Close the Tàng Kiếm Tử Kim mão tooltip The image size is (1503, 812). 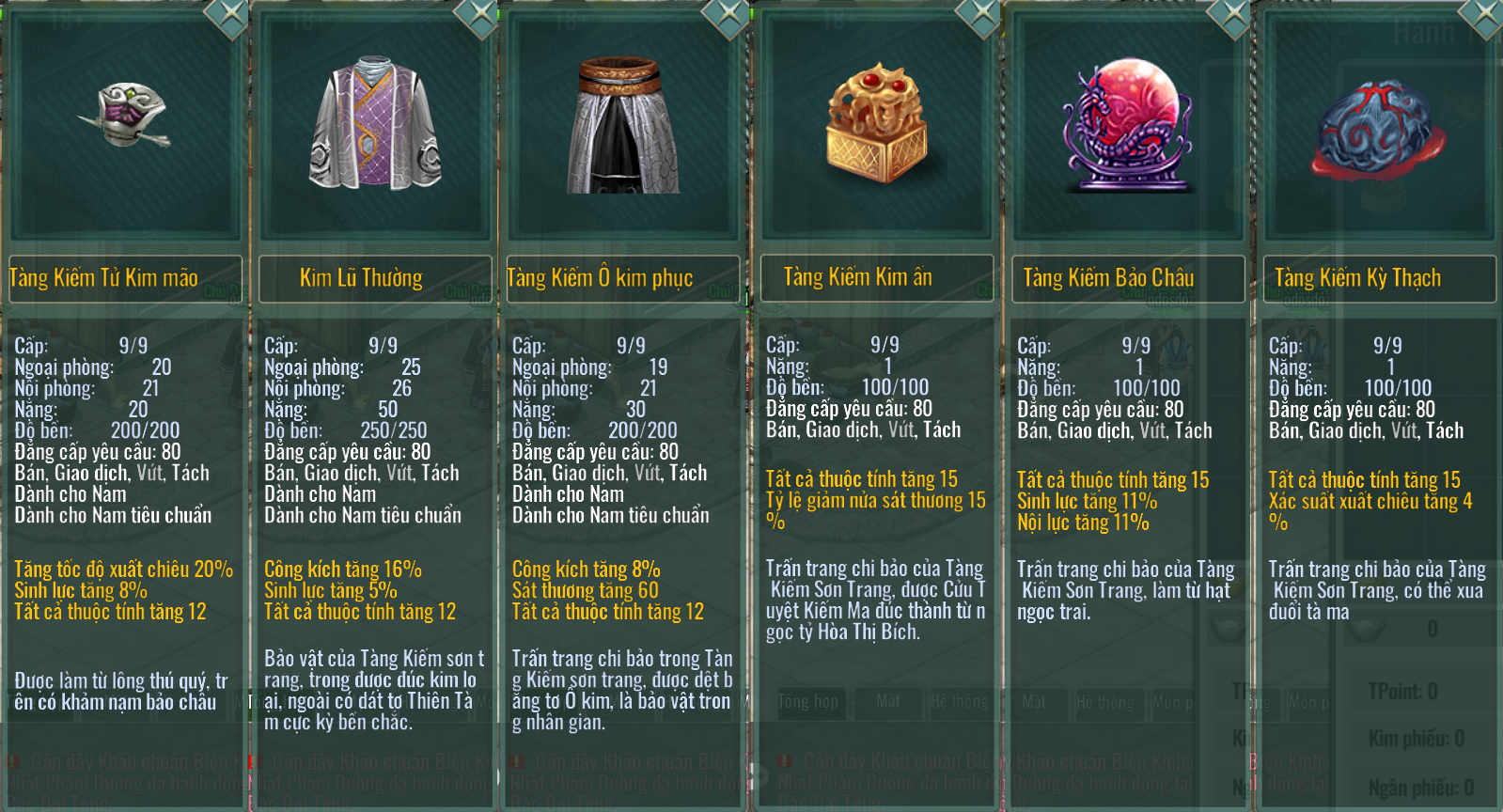point(229,14)
